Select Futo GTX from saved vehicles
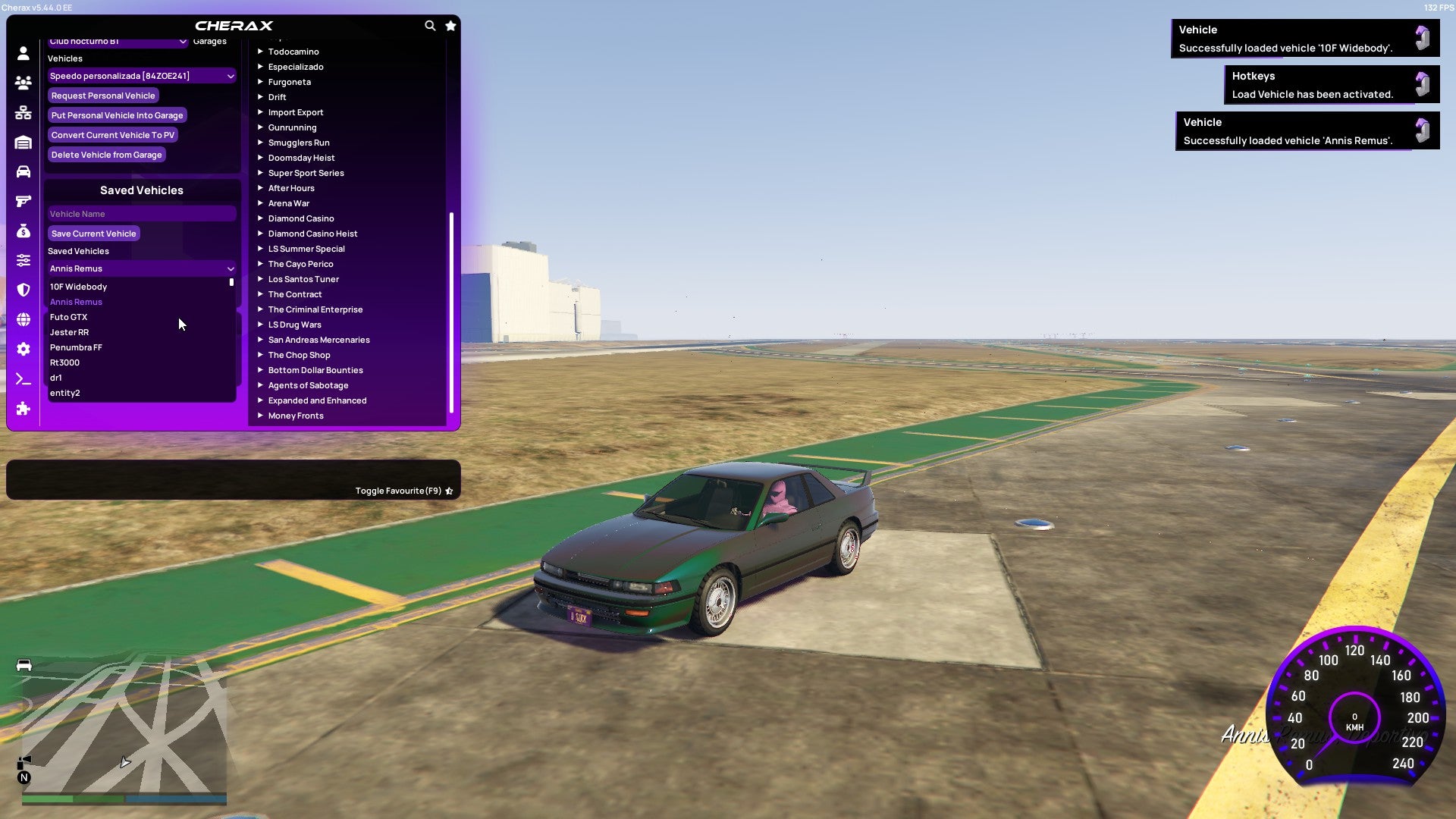The width and height of the screenshot is (1456, 819). pyautogui.click(x=69, y=317)
